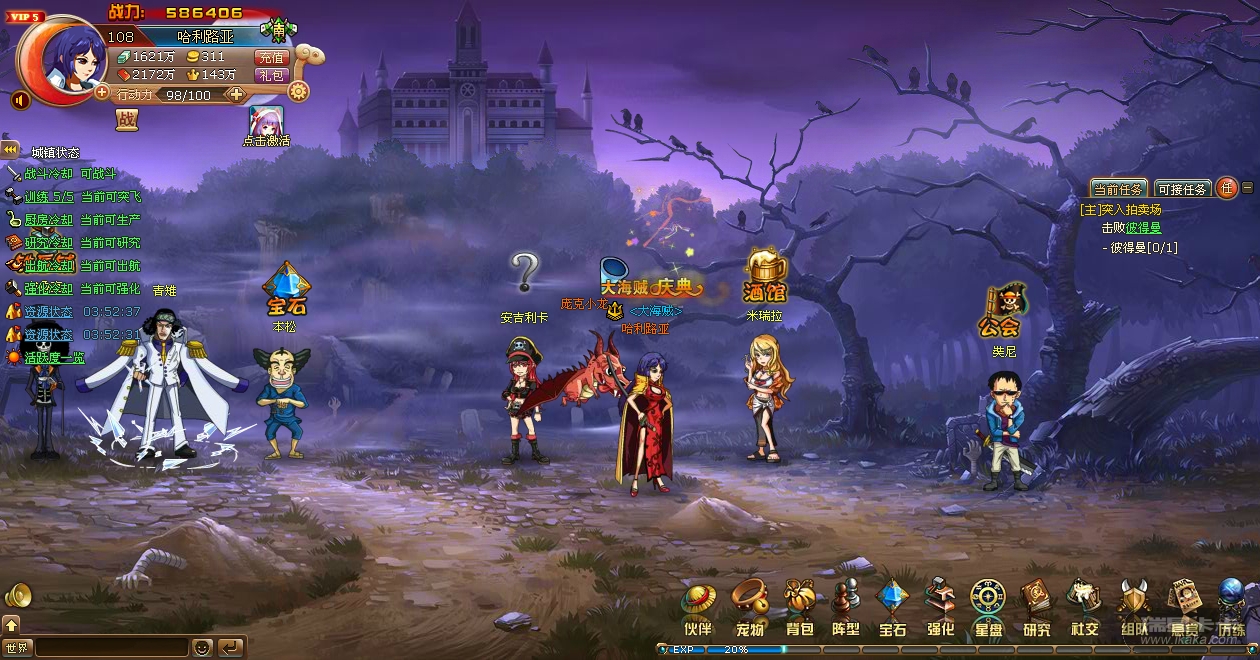This screenshot has width=1260, height=660.
Task: Open the 强化 enhancement anvil menu
Action: (940, 606)
